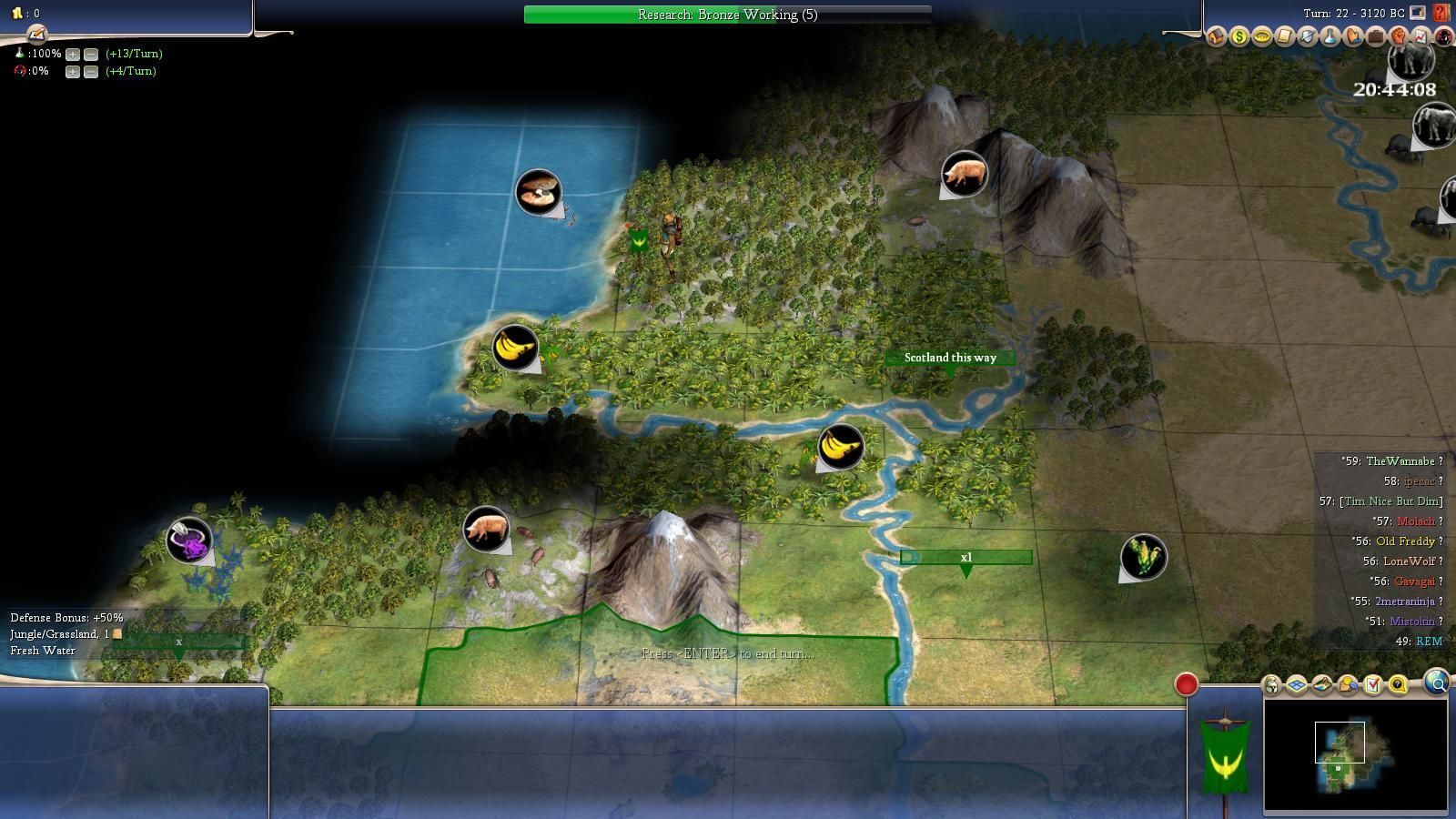Decrease the research rate percentage

click(91, 54)
